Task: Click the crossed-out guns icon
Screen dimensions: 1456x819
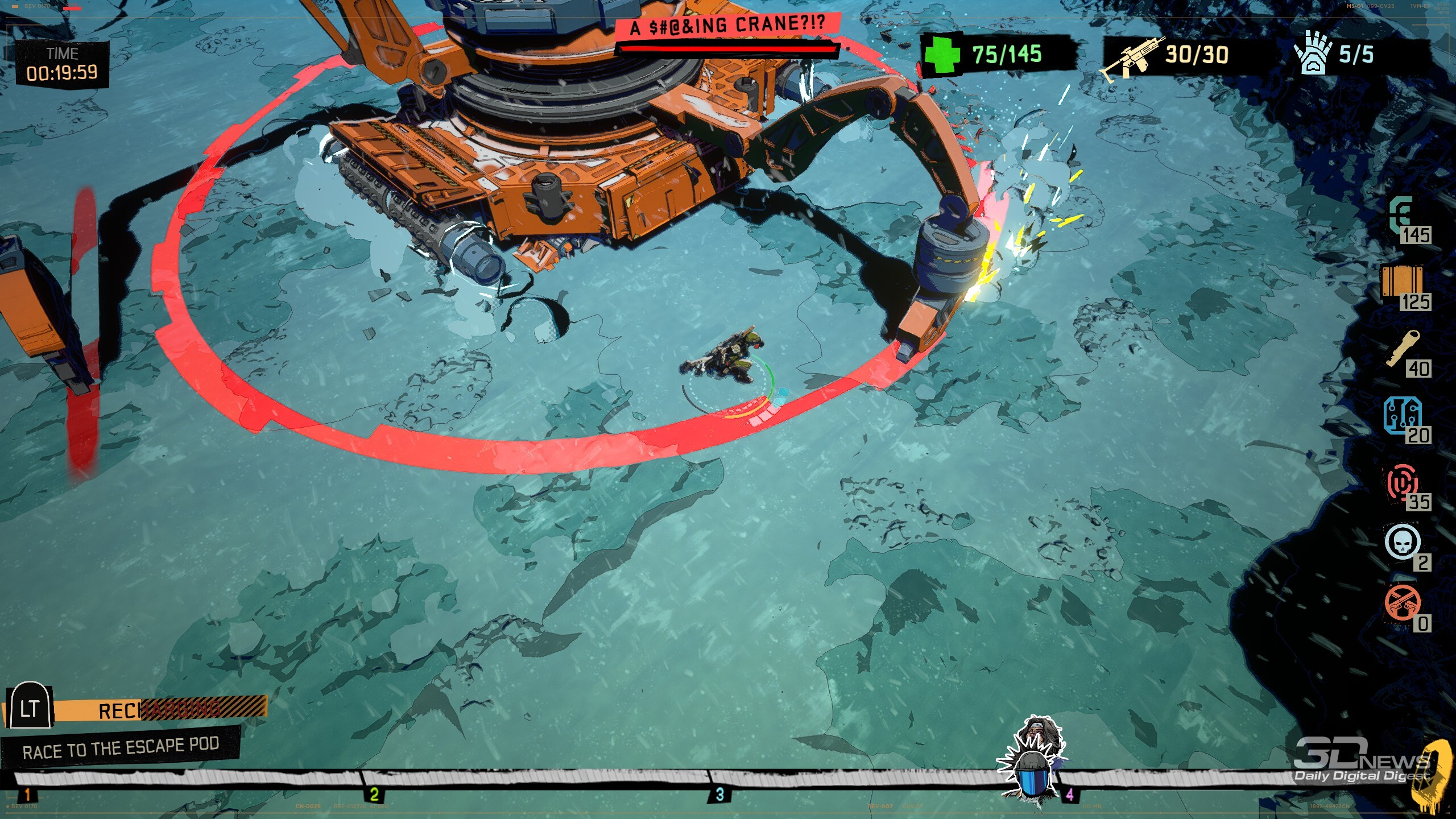Action: (1402, 603)
